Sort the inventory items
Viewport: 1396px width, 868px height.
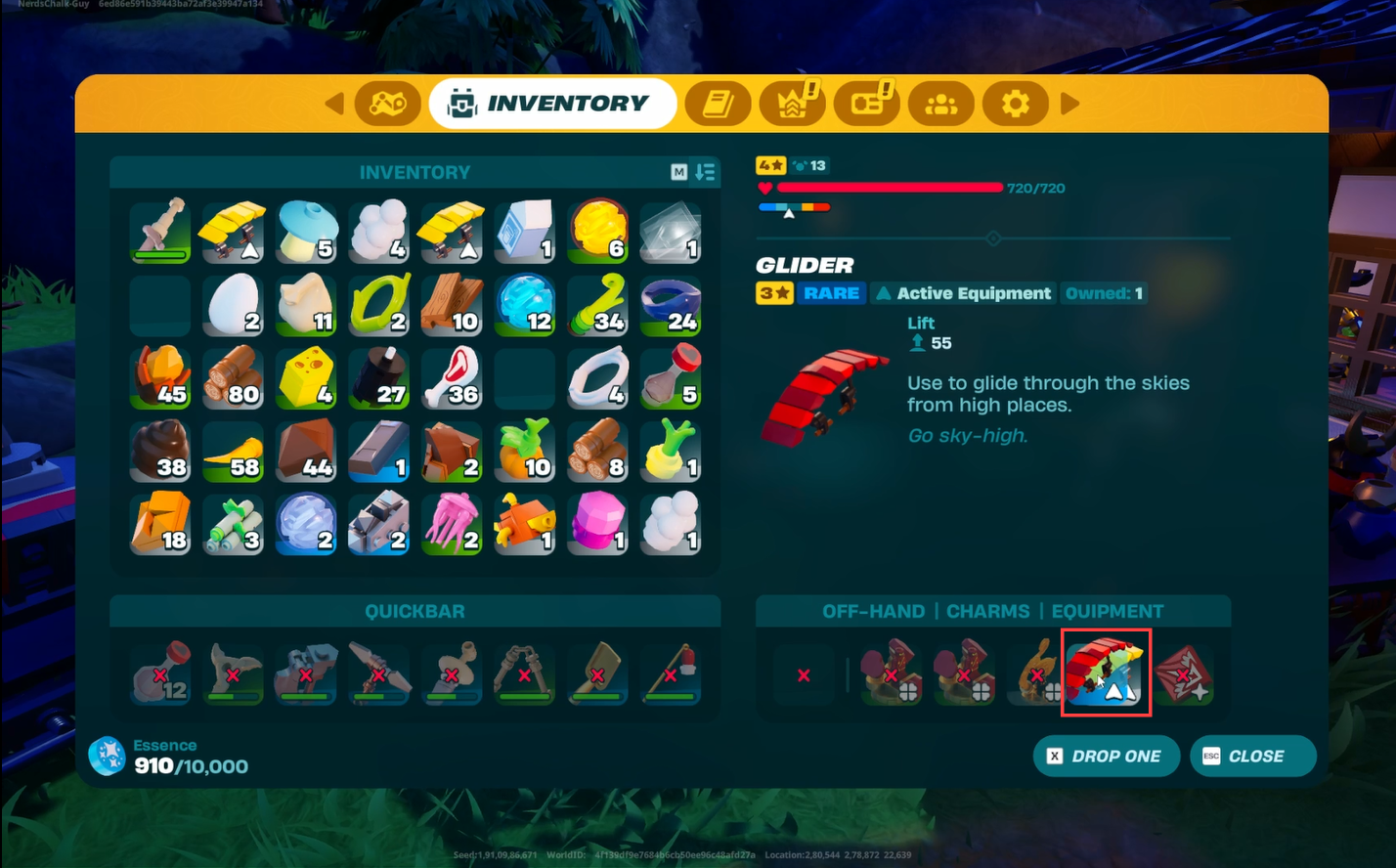coord(705,172)
